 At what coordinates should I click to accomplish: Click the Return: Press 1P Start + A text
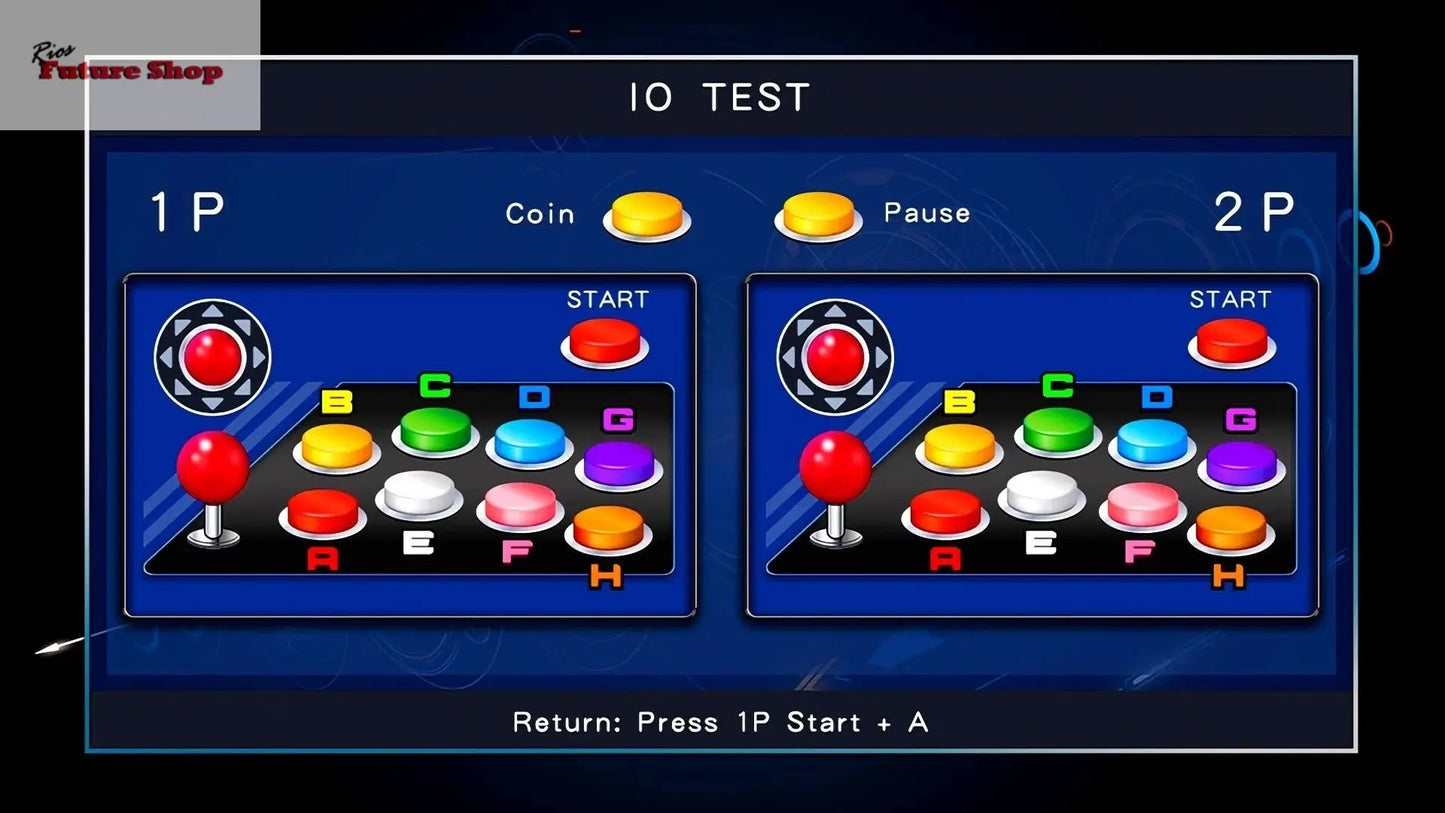tap(721, 722)
